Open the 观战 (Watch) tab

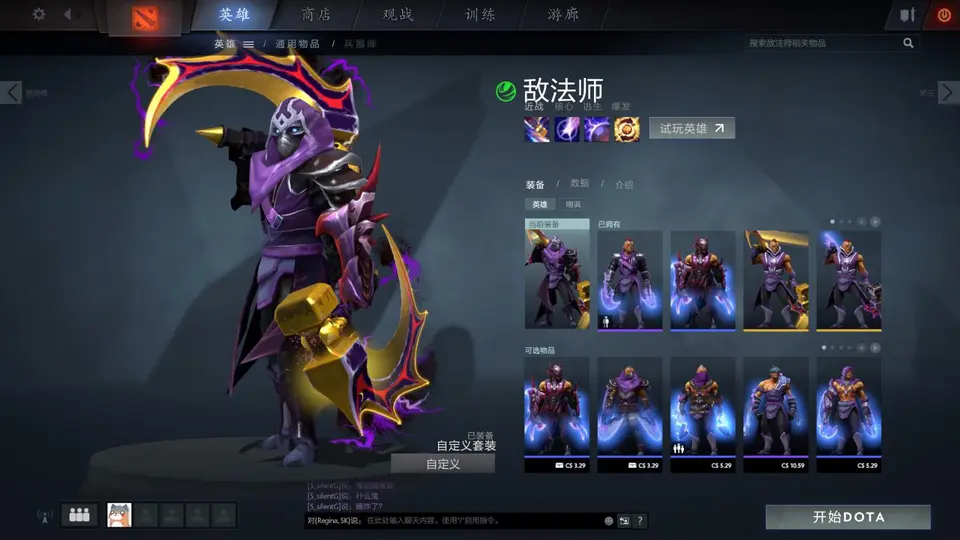(398, 15)
